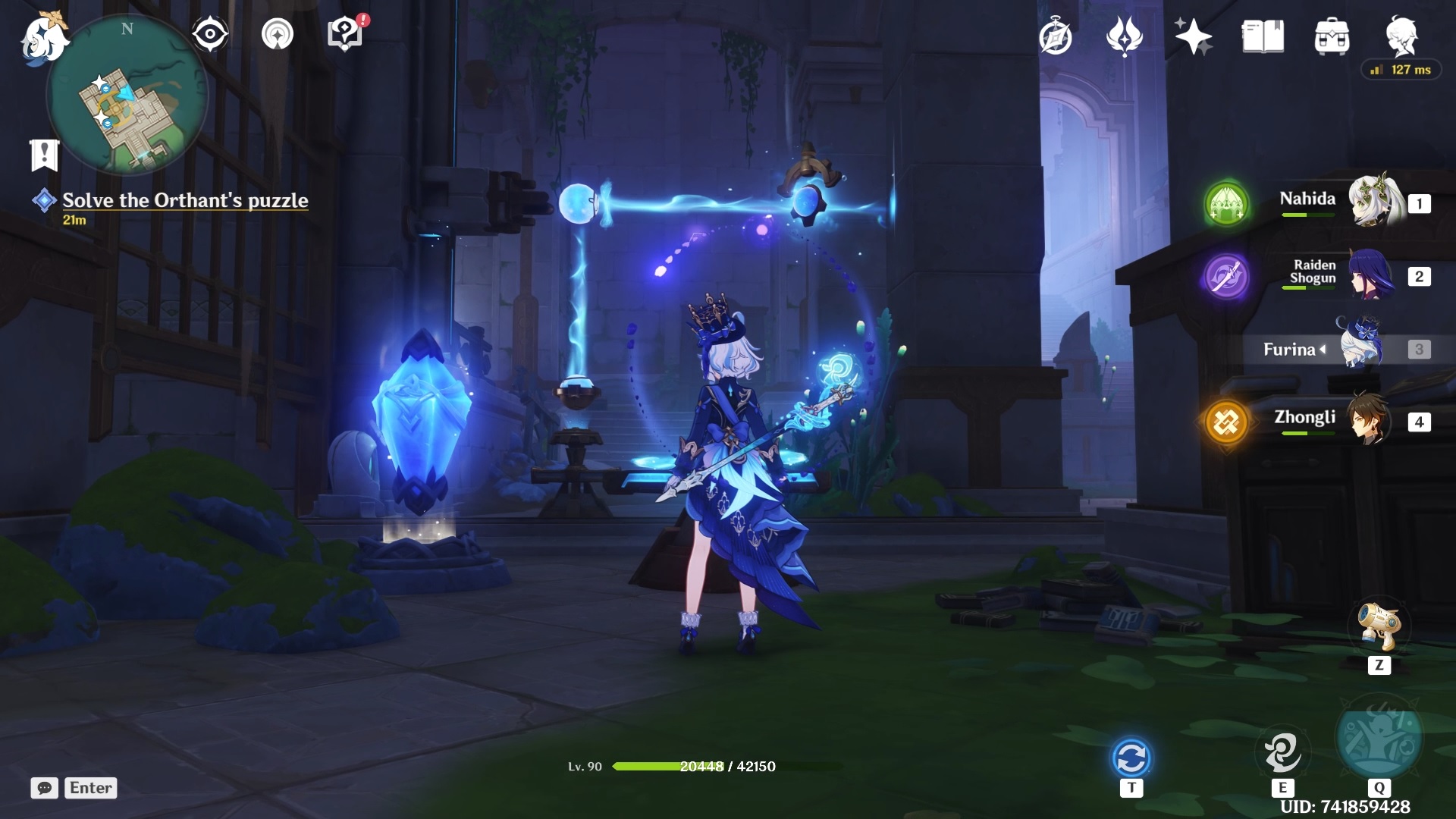The image size is (1456, 819).
Task: Click the blue swap arrows button
Action: (x=1131, y=758)
